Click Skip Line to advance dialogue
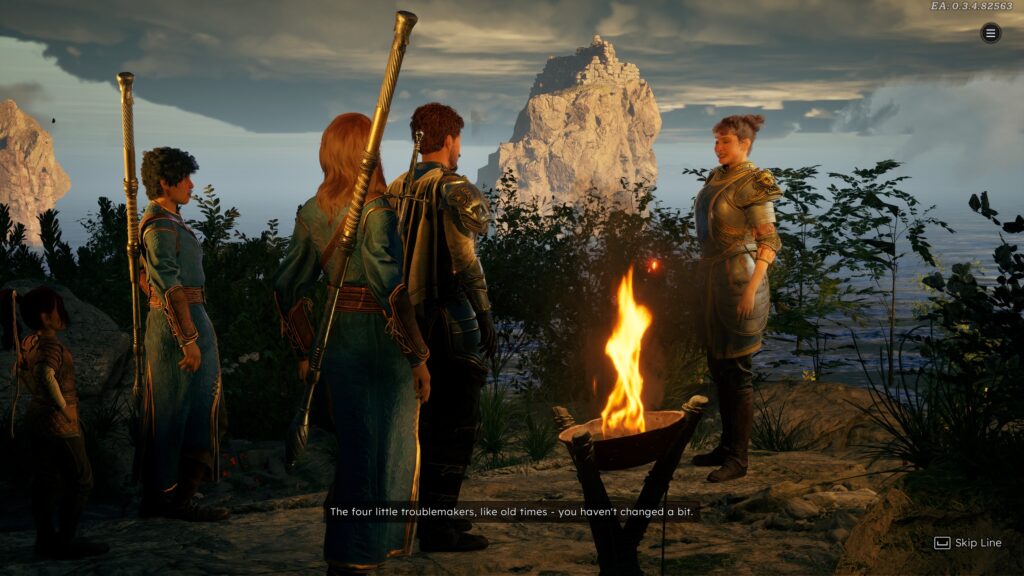1024x576 pixels. [967, 543]
